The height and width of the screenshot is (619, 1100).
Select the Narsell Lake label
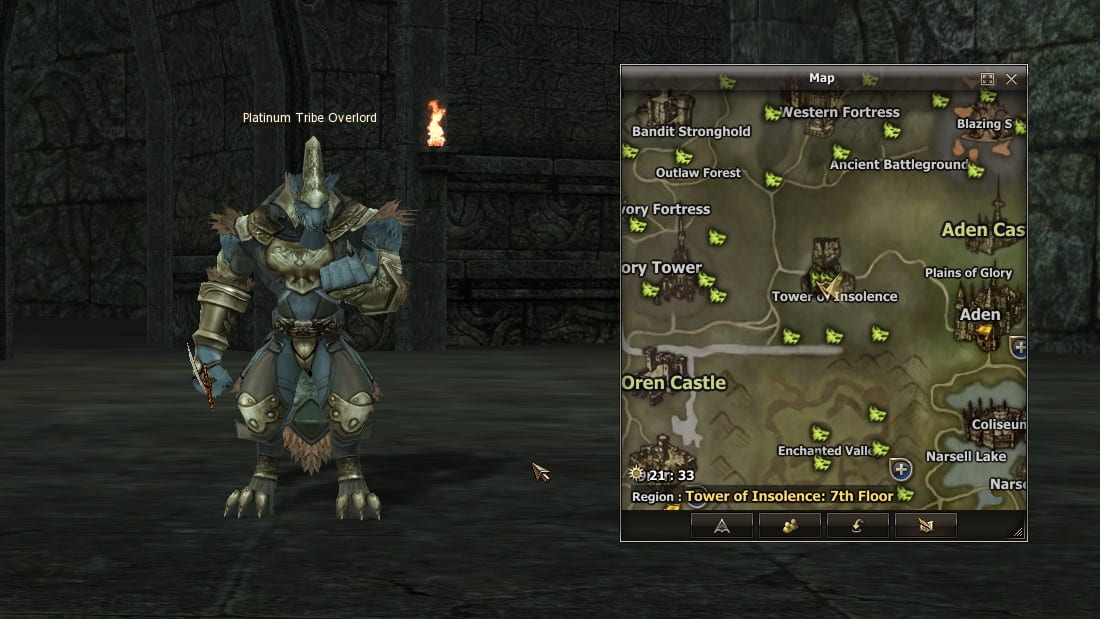tap(965, 457)
